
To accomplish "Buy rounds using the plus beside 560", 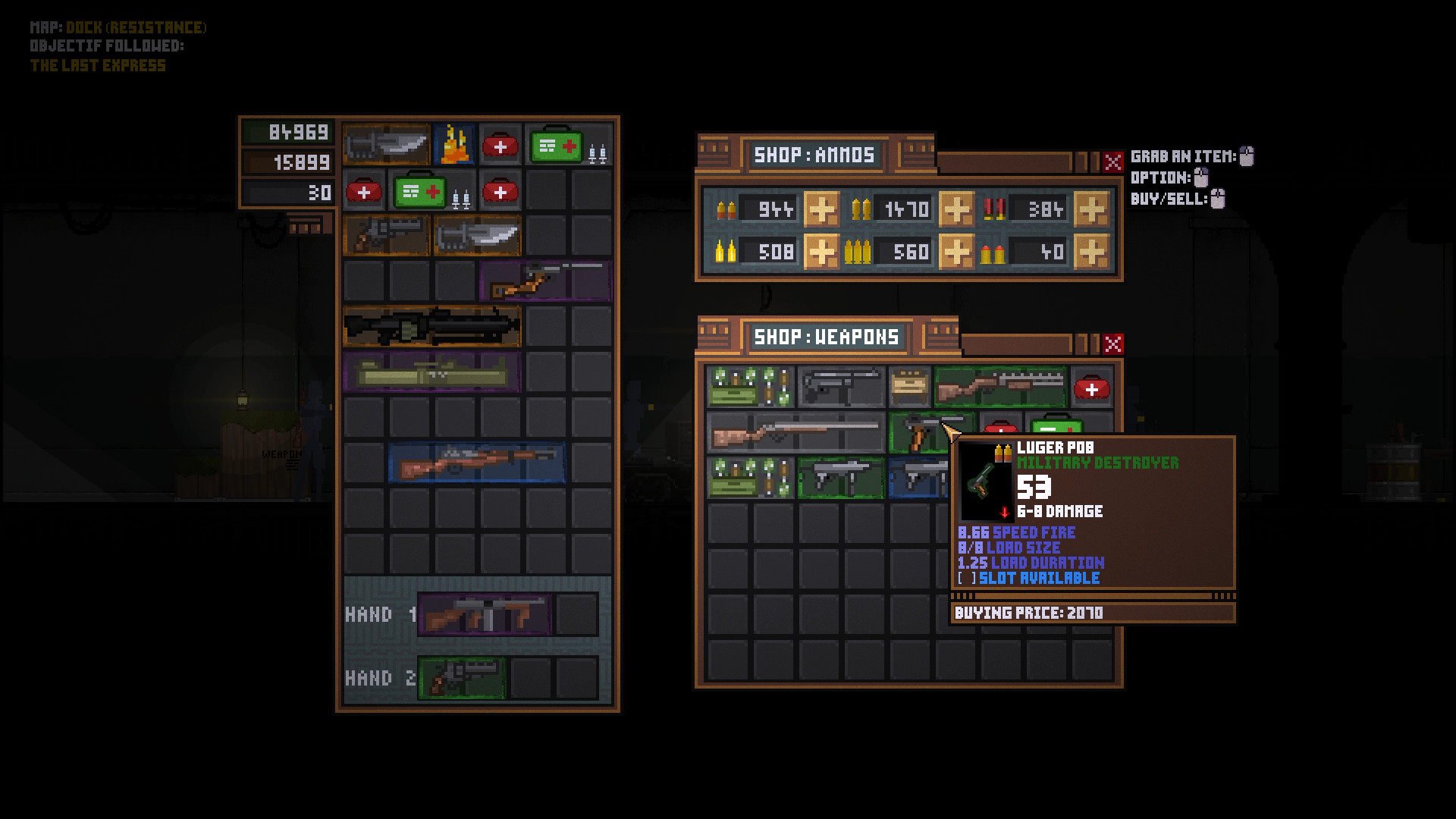I will click(x=956, y=251).
